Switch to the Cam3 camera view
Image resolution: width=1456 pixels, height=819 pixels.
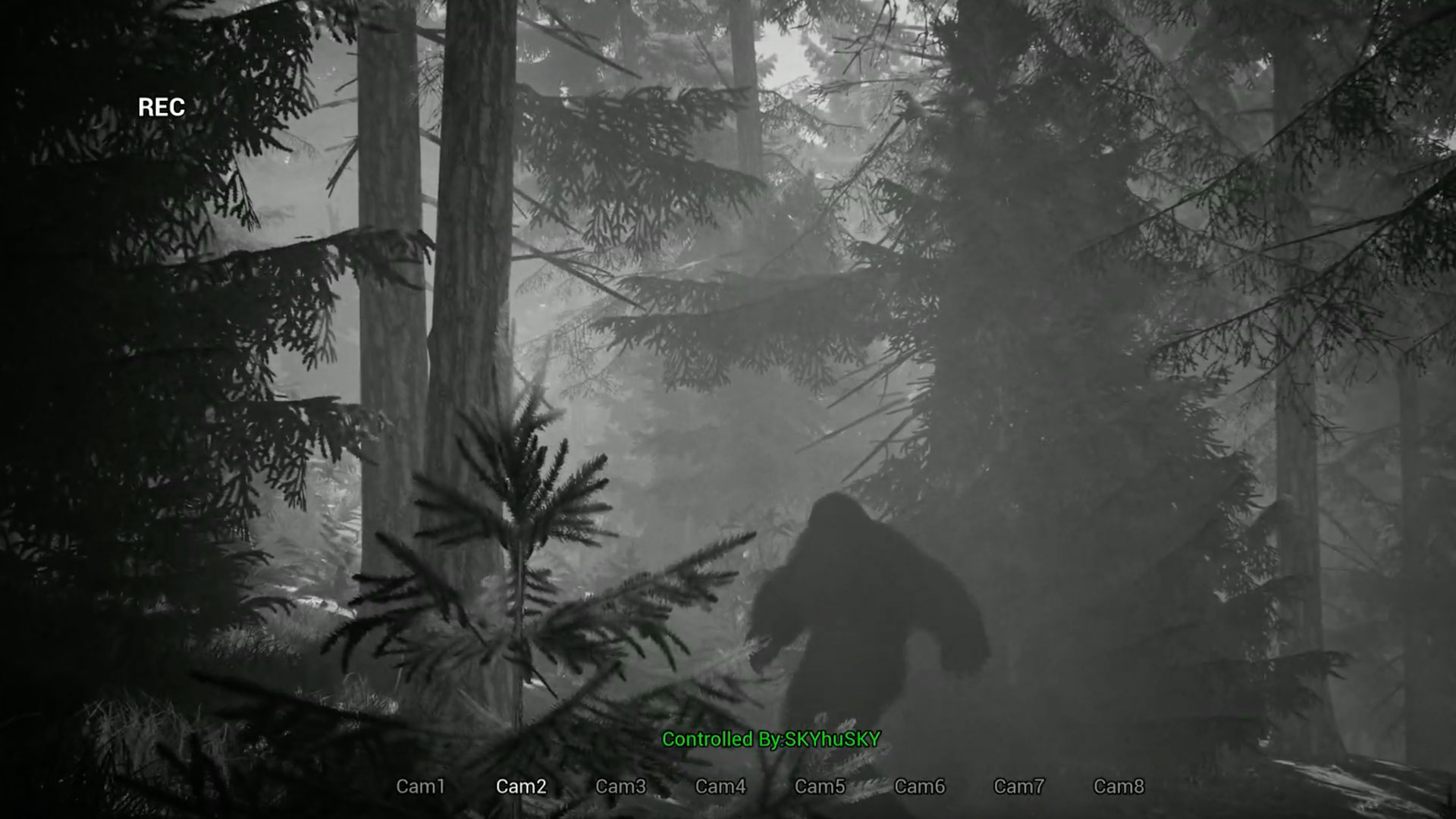point(622,787)
